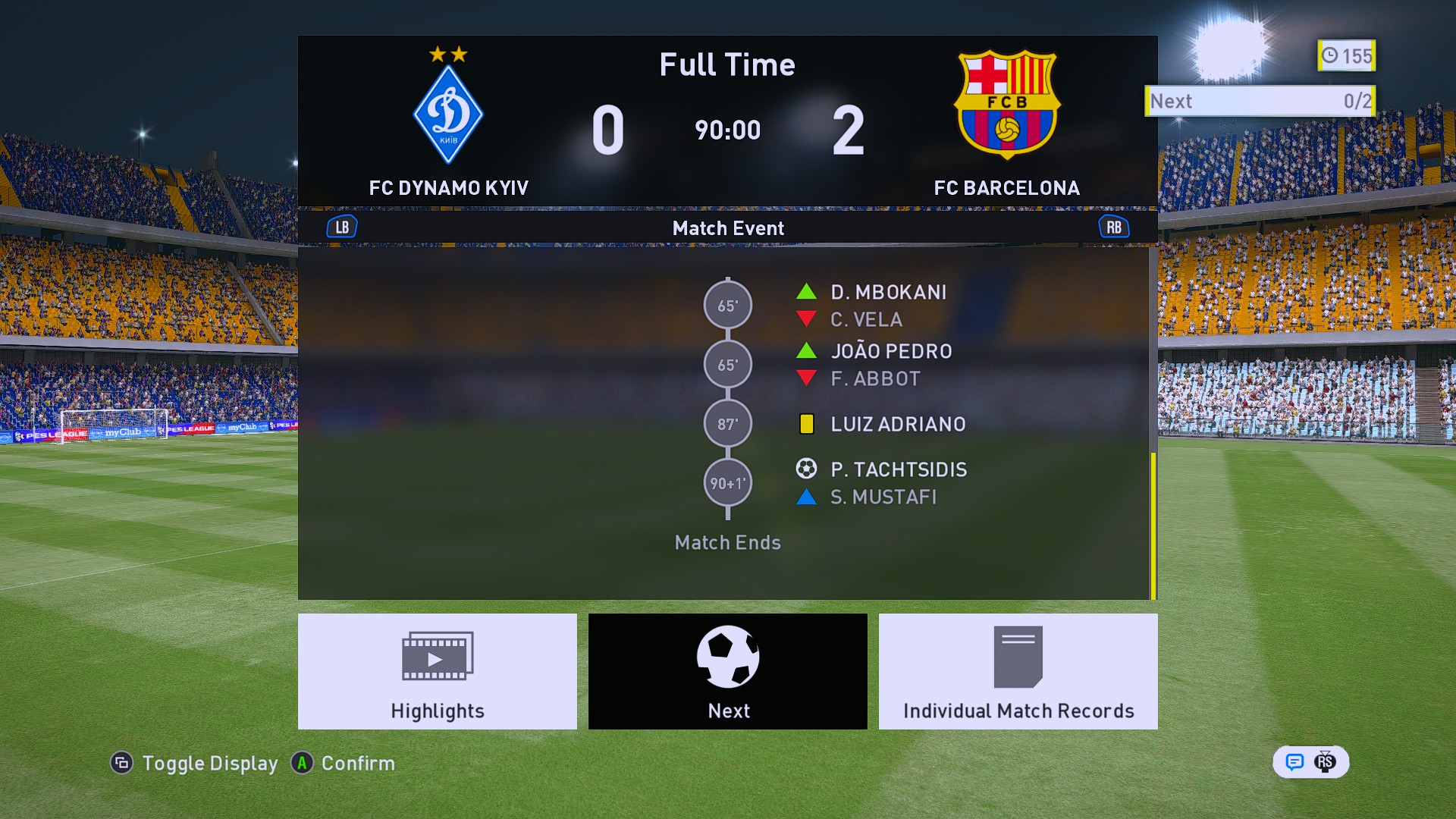Screen dimensions: 1456x819
Task: Open the chat bubble icon
Action: (1294, 762)
